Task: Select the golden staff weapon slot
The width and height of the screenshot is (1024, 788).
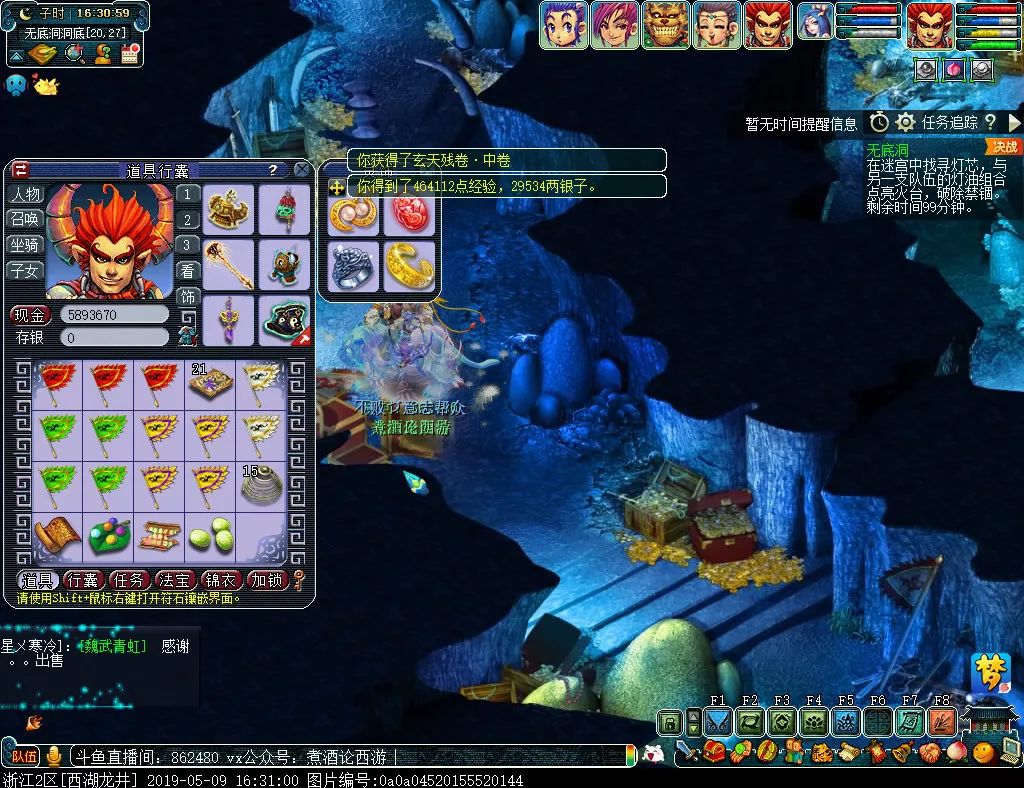Action: [x=229, y=264]
